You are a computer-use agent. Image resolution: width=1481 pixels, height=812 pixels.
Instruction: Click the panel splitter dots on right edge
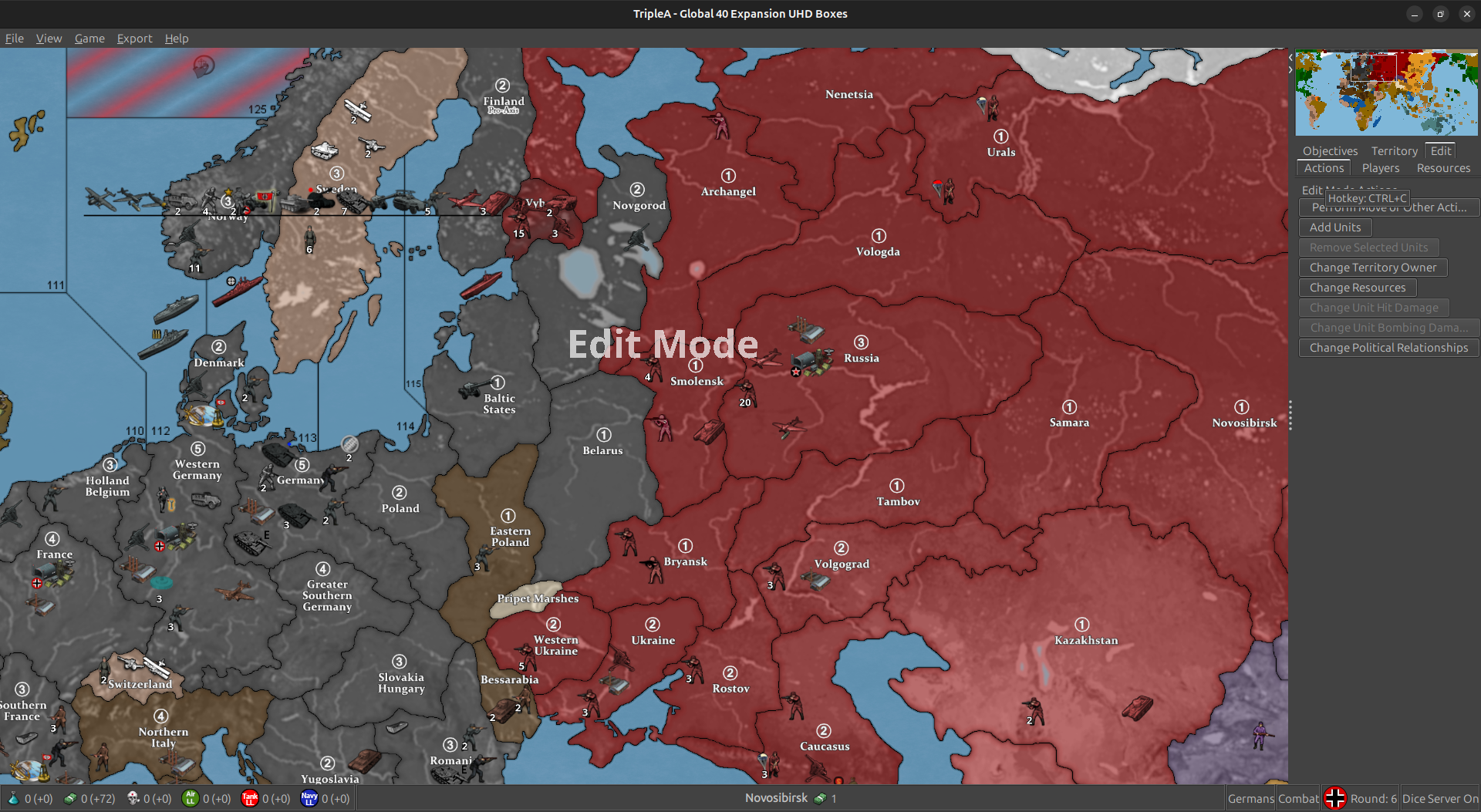(x=1290, y=414)
